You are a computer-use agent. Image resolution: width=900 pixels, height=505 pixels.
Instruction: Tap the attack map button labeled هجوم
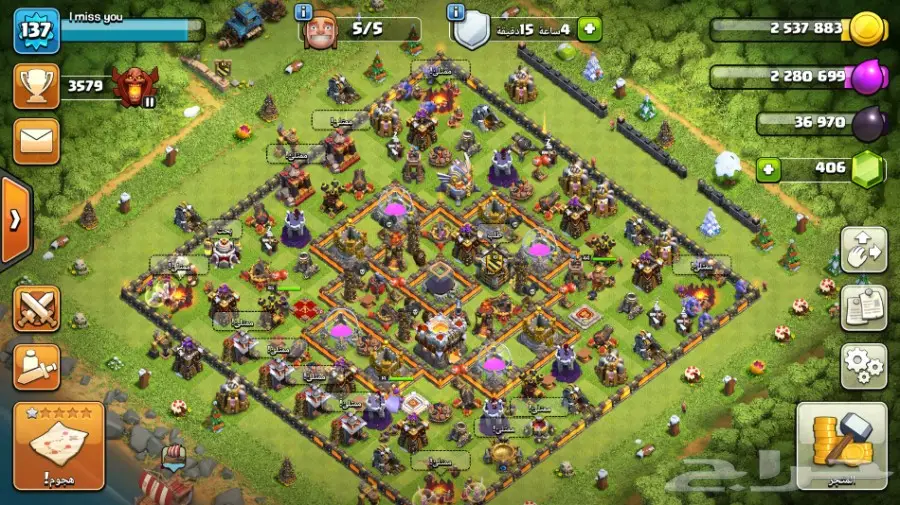pyautogui.click(x=59, y=446)
